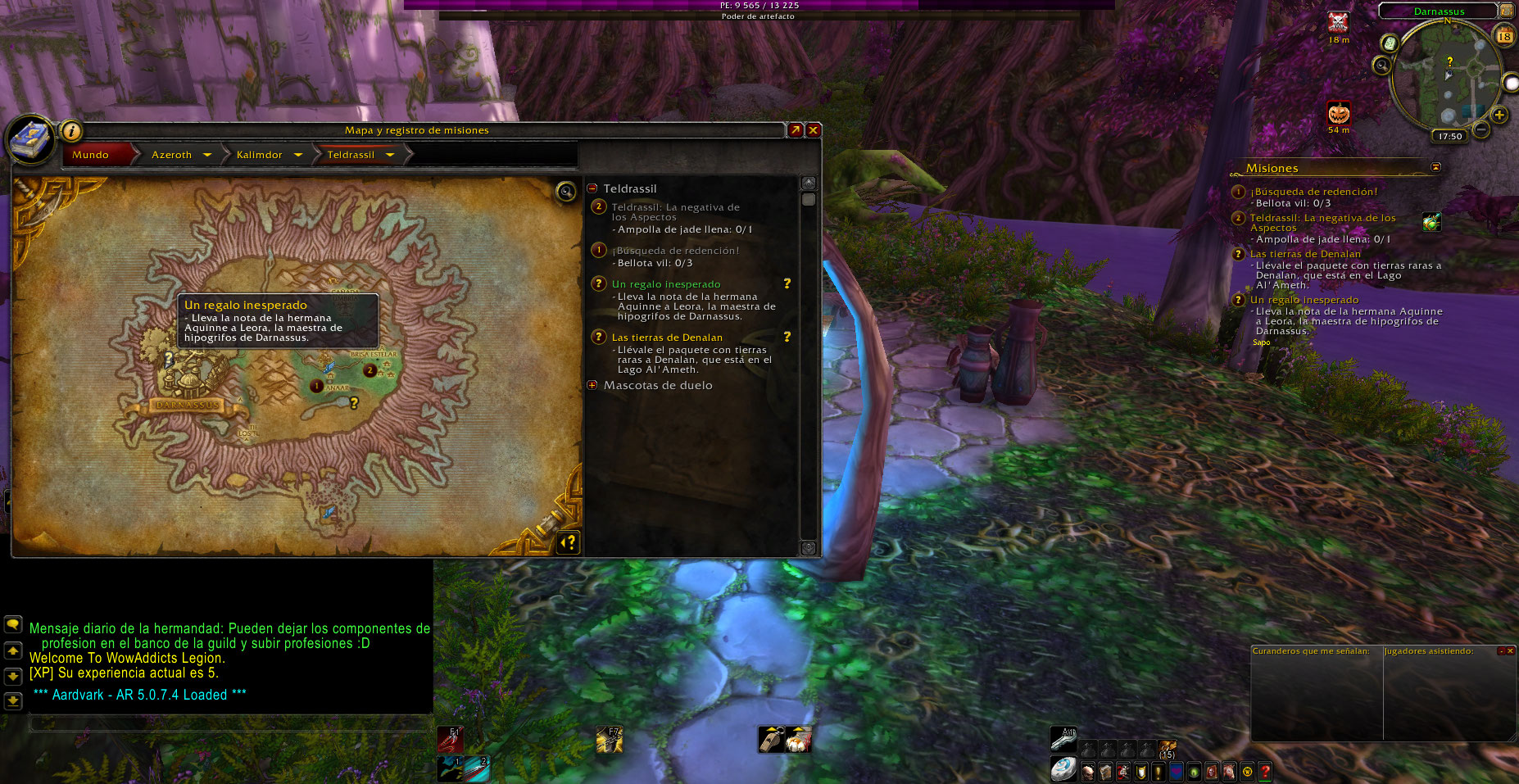Select the Azeroth breadcrumb

[171, 155]
